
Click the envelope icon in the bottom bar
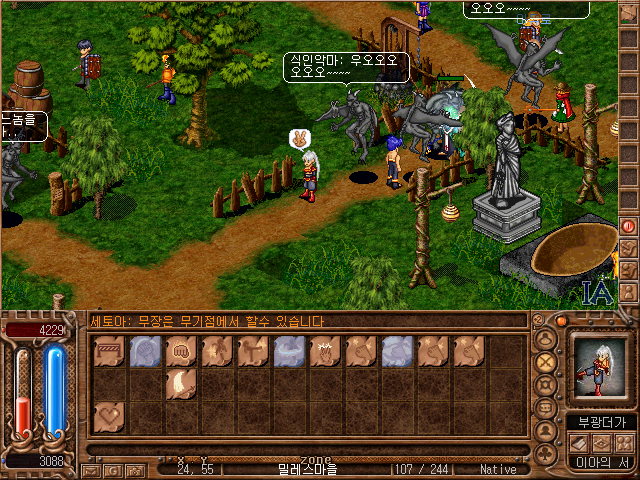coord(91,469)
